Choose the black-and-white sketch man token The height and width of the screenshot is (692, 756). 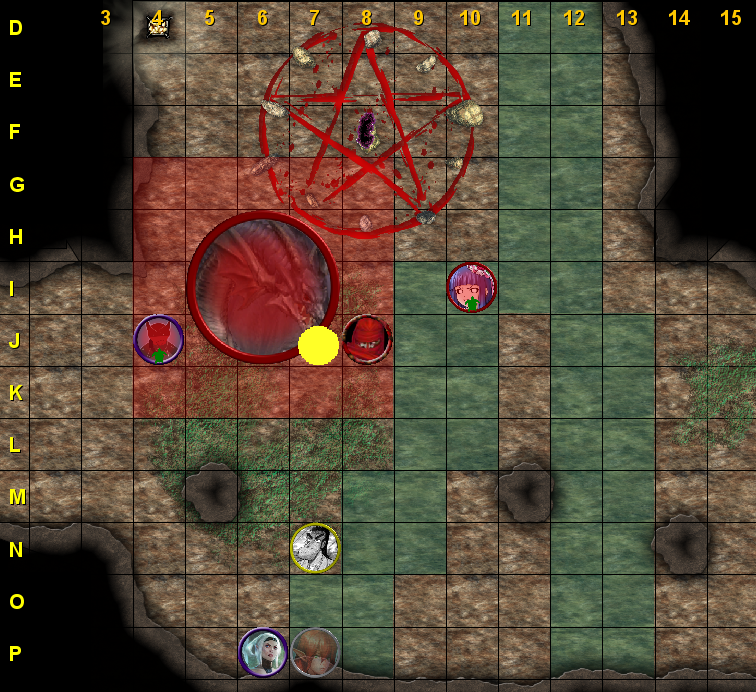pos(315,548)
